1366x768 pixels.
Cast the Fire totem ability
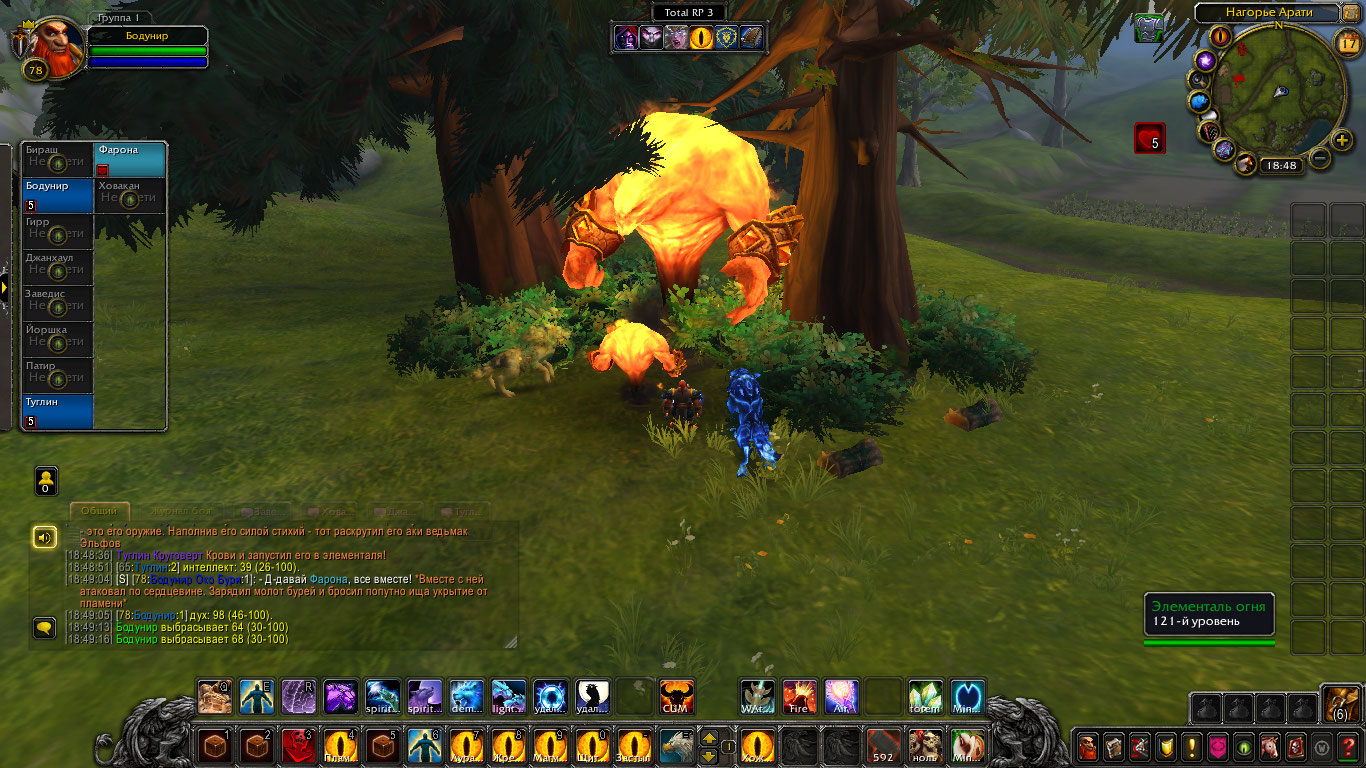click(799, 697)
